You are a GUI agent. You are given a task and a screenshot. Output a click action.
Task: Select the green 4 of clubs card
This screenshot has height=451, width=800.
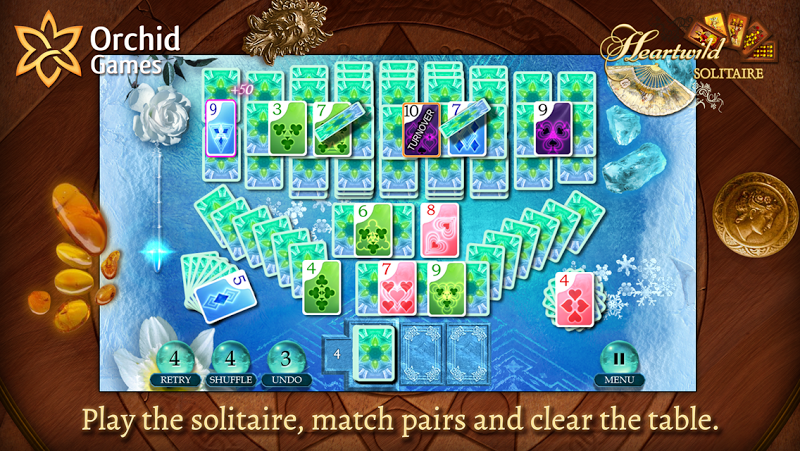point(322,287)
